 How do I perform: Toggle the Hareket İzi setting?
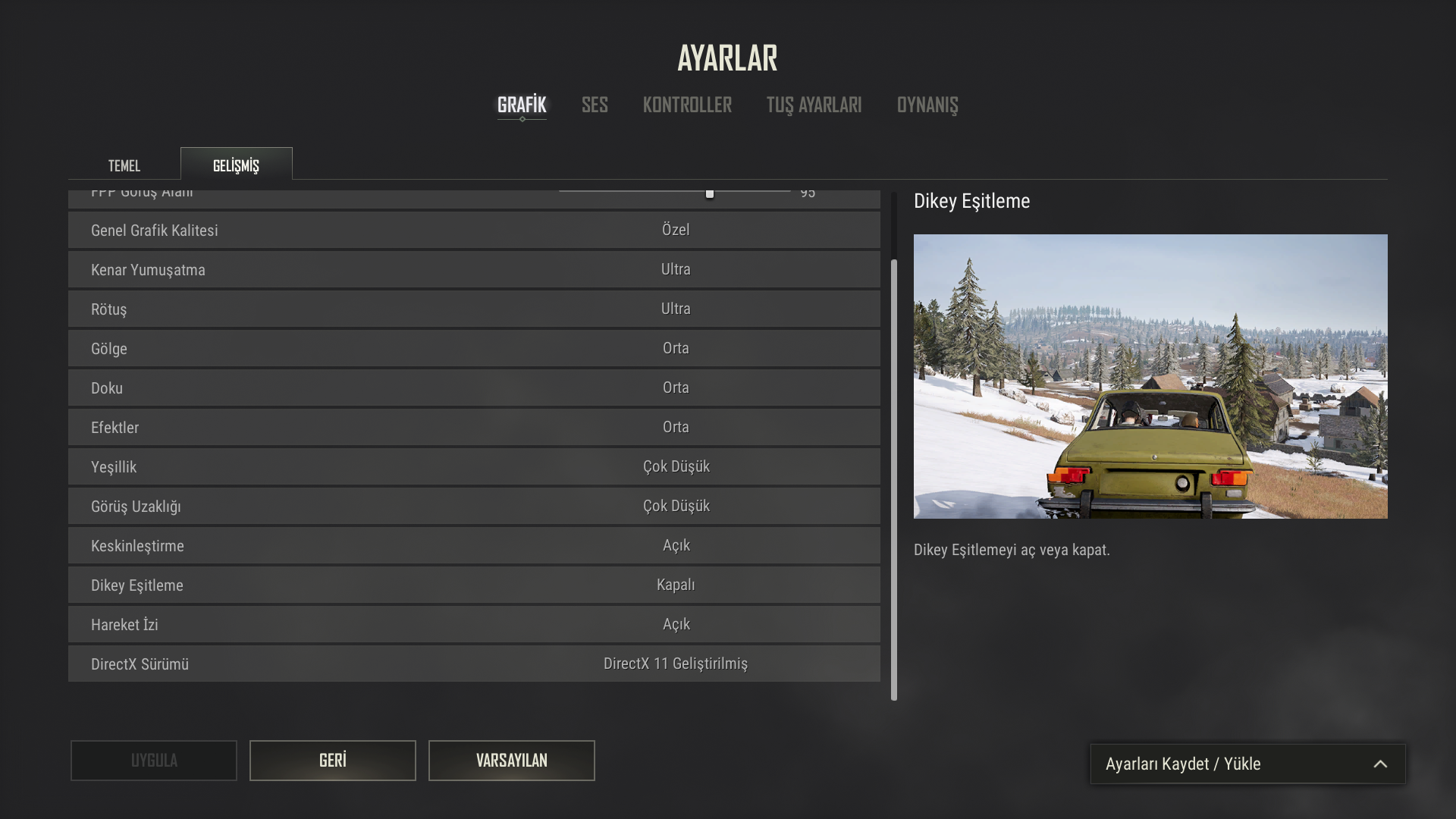pos(675,624)
